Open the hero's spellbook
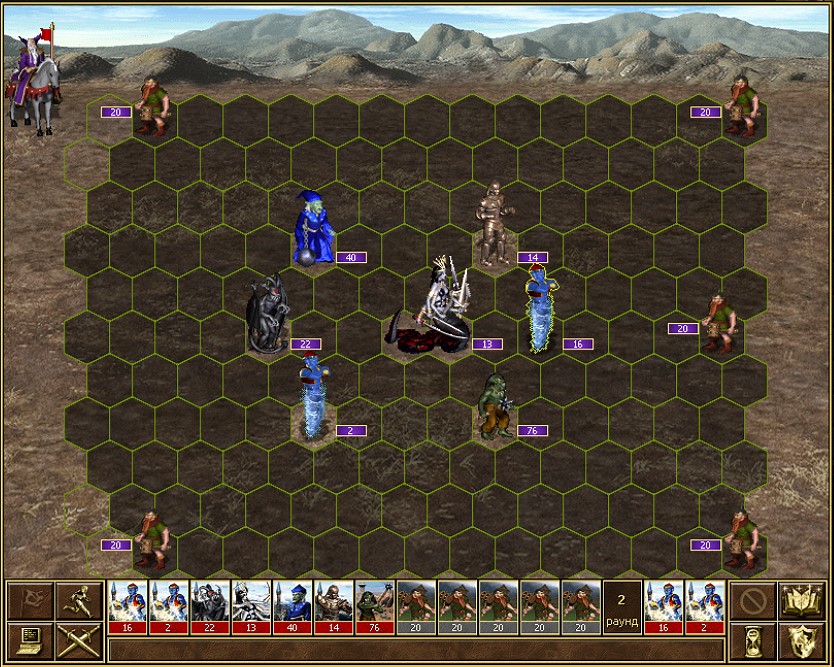The height and width of the screenshot is (667, 834). click(802, 601)
